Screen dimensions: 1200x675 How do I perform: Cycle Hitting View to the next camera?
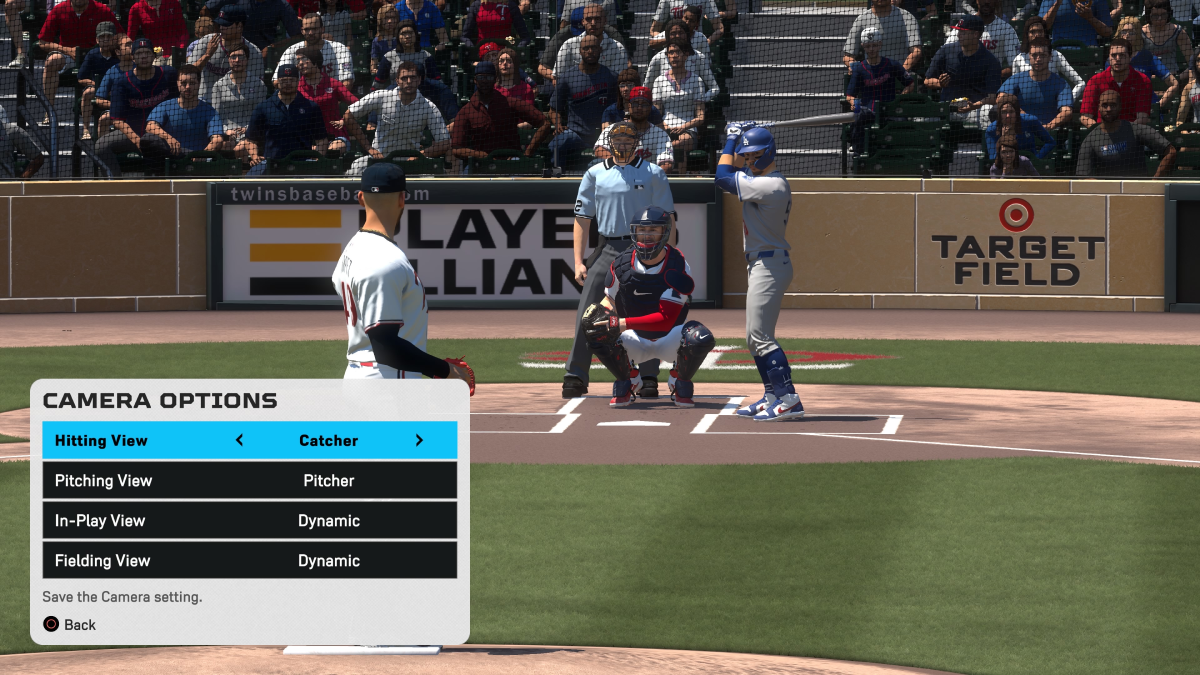pyautogui.click(x=419, y=440)
